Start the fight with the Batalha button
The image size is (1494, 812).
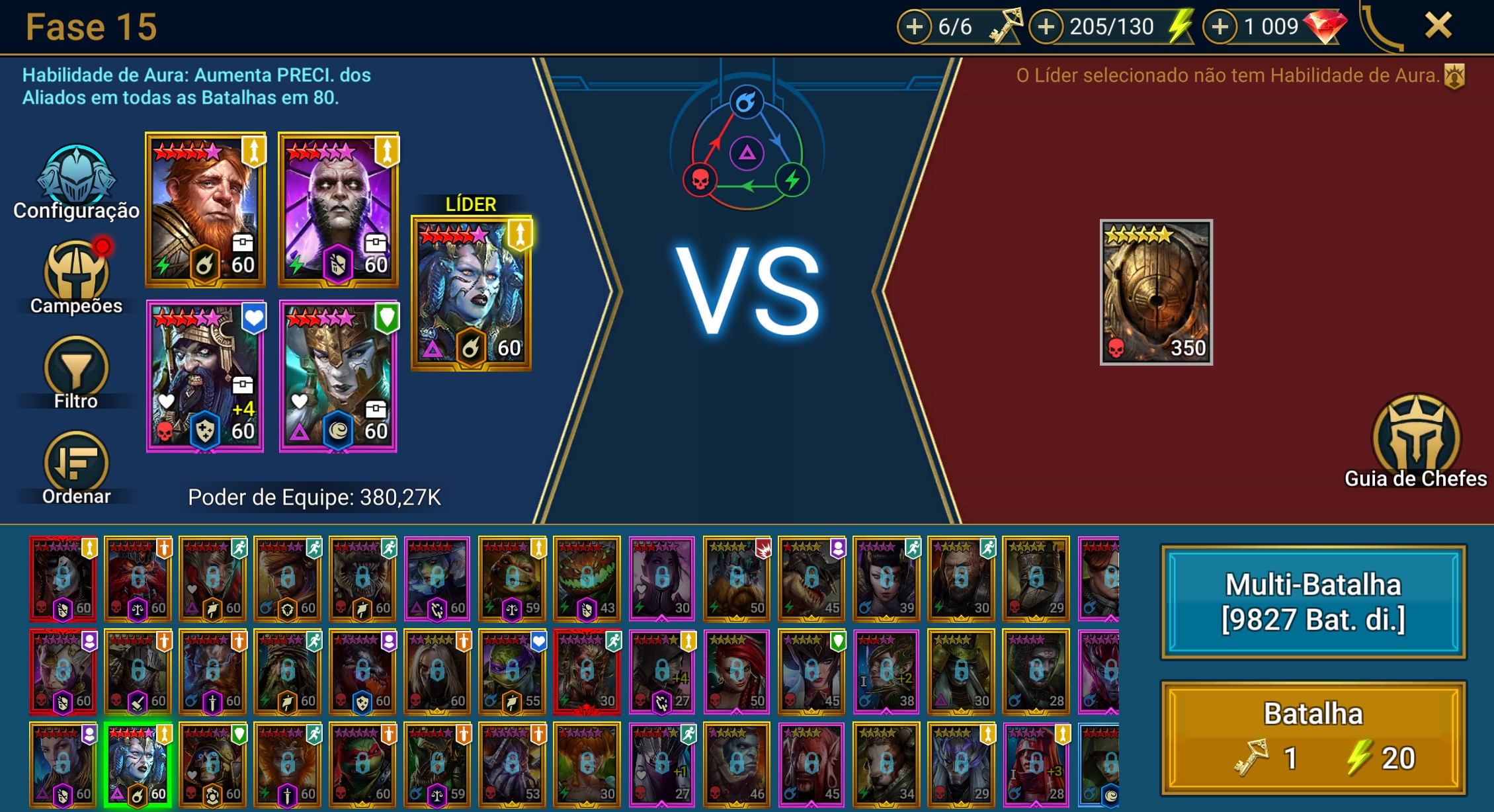click(1313, 737)
